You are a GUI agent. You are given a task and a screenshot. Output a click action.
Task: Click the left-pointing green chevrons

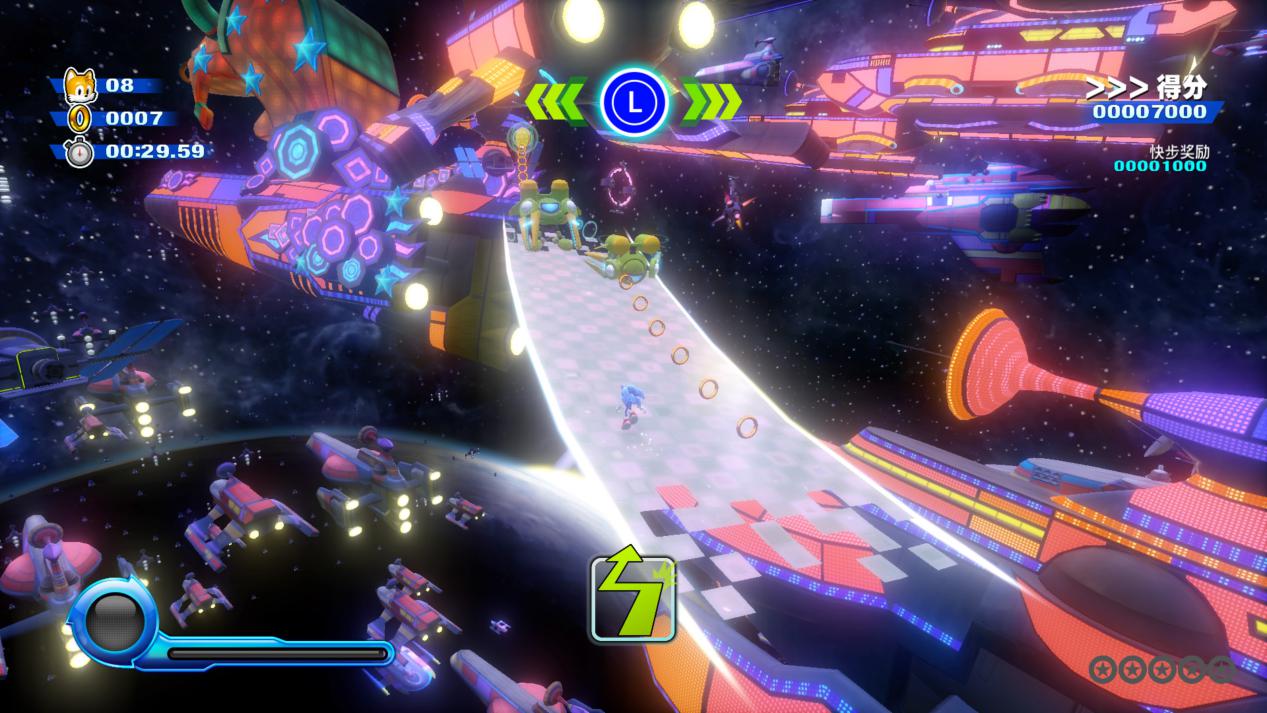(555, 102)
